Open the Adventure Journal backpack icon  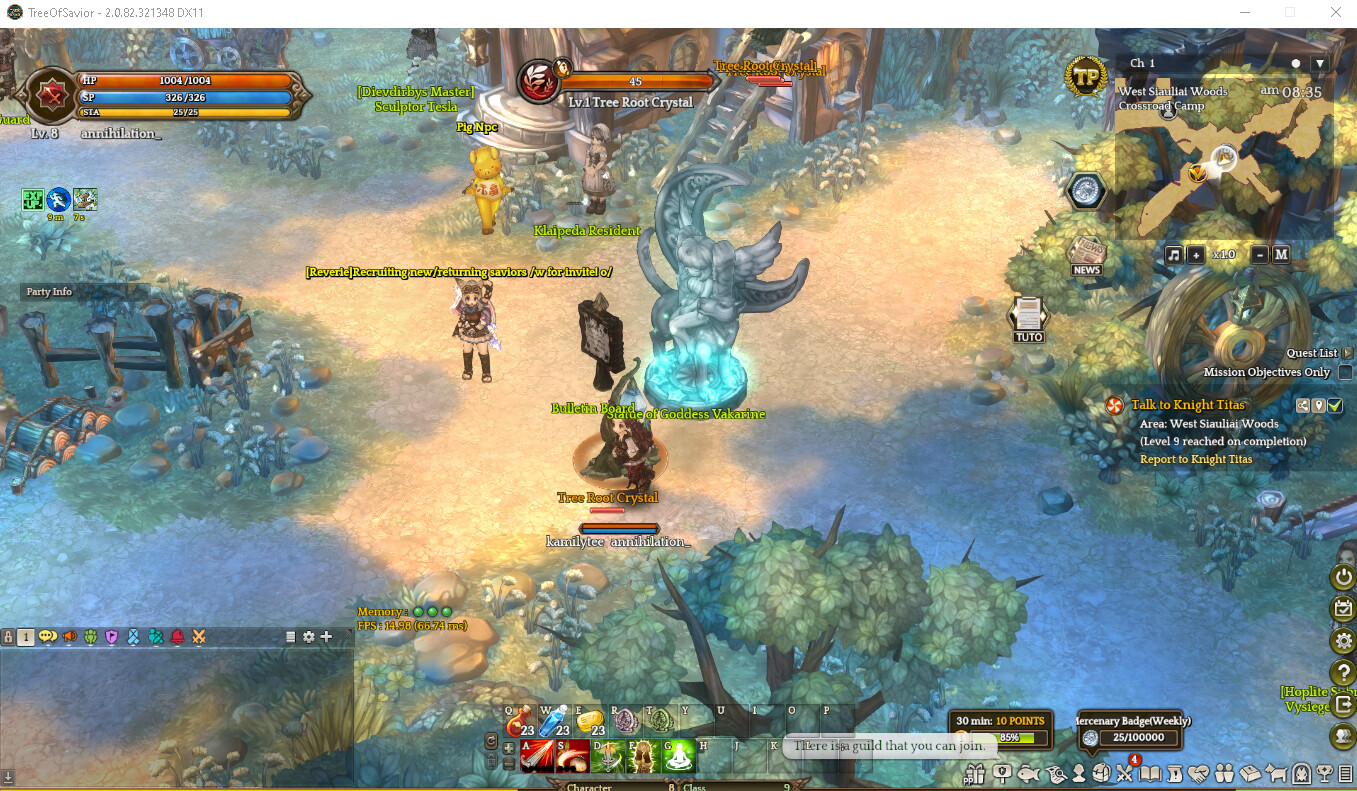1102,773
